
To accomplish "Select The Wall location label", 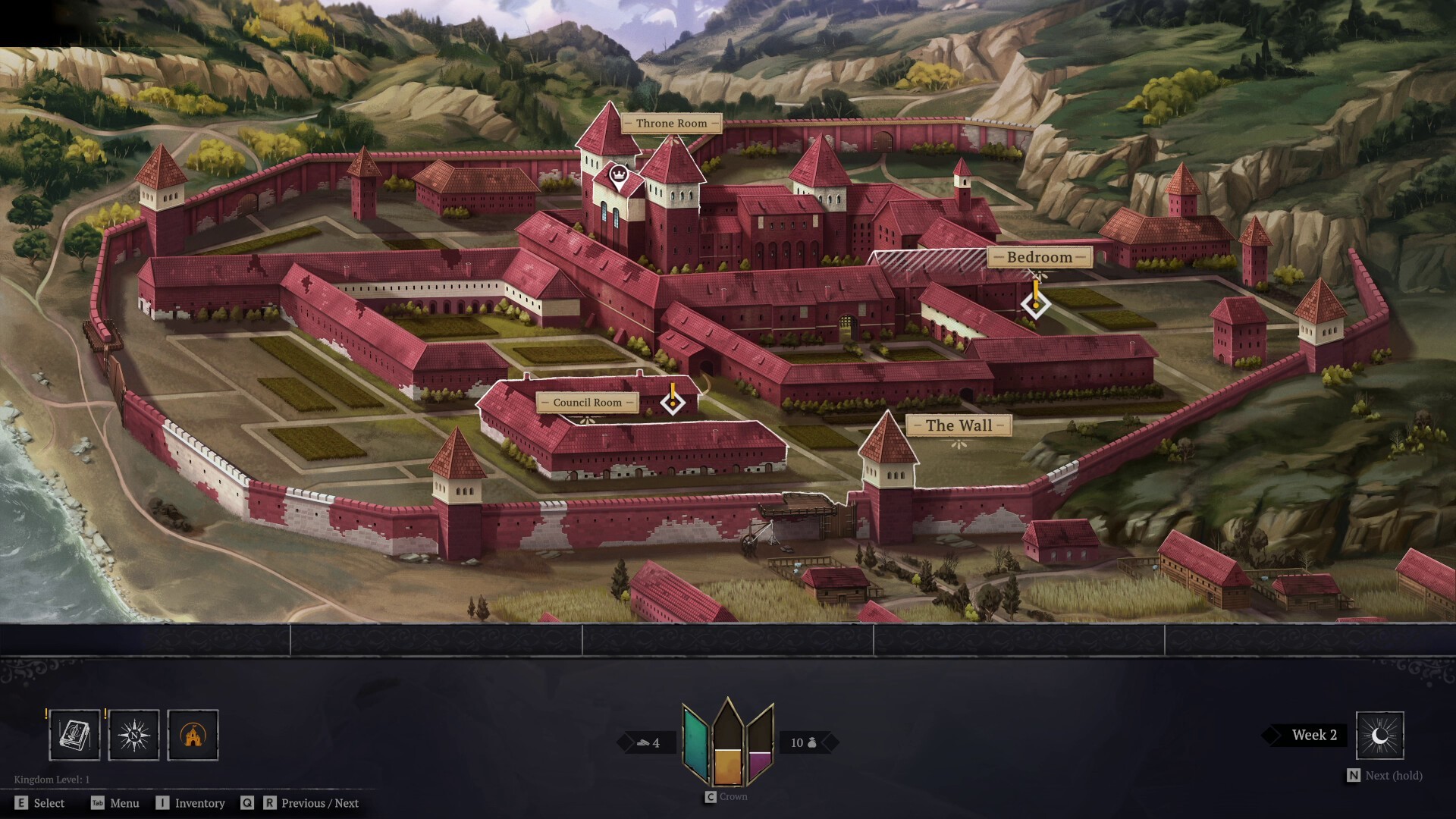I will point(959,425).
